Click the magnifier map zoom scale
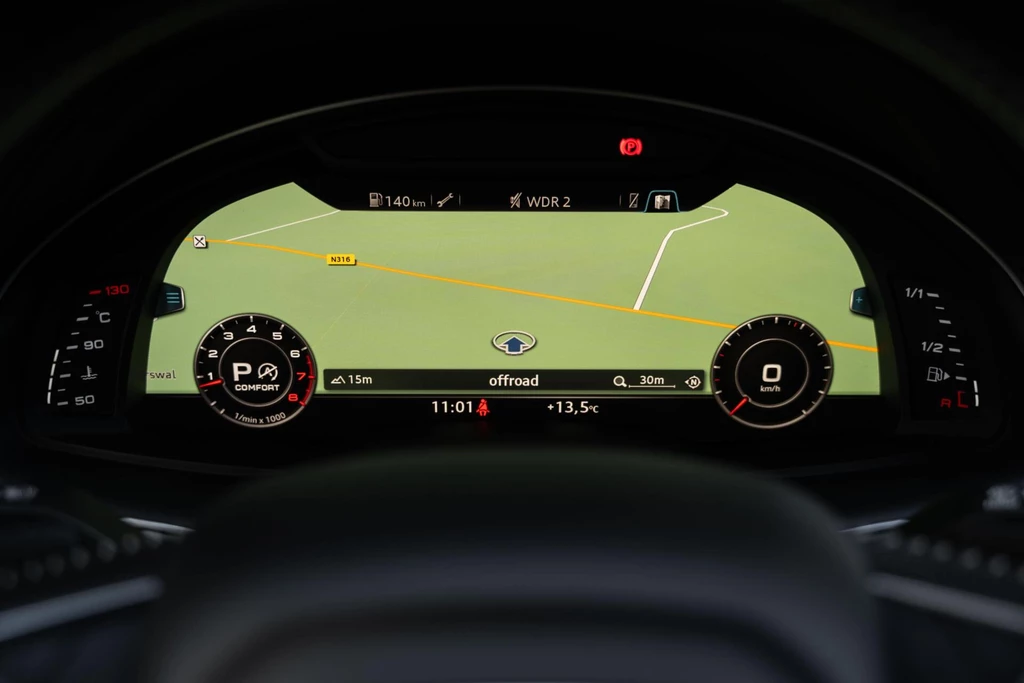Viewport: 1024px width, 683px height. [642, 381]
